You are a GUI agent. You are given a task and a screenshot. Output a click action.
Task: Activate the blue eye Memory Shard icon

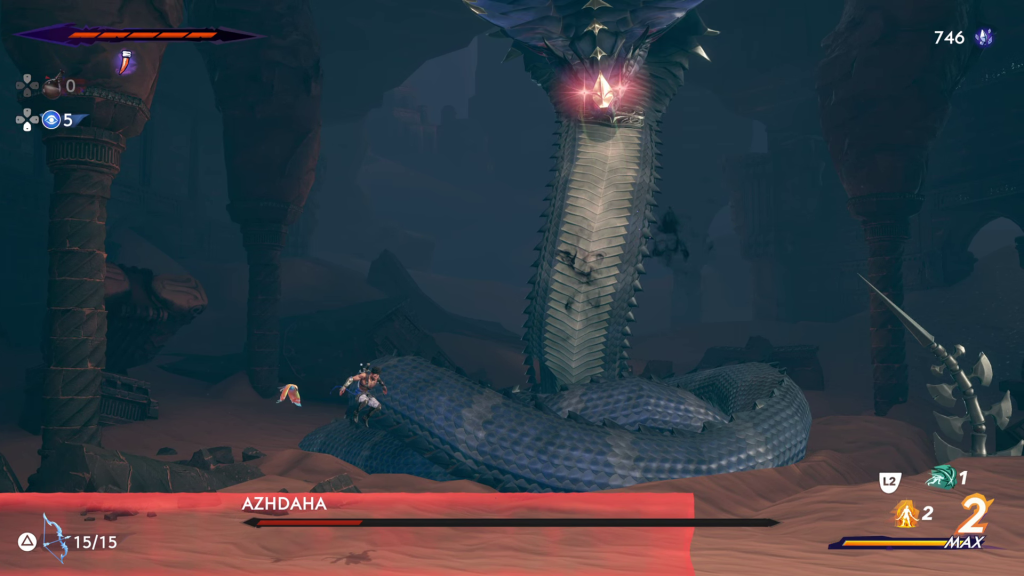click(51, 120)
